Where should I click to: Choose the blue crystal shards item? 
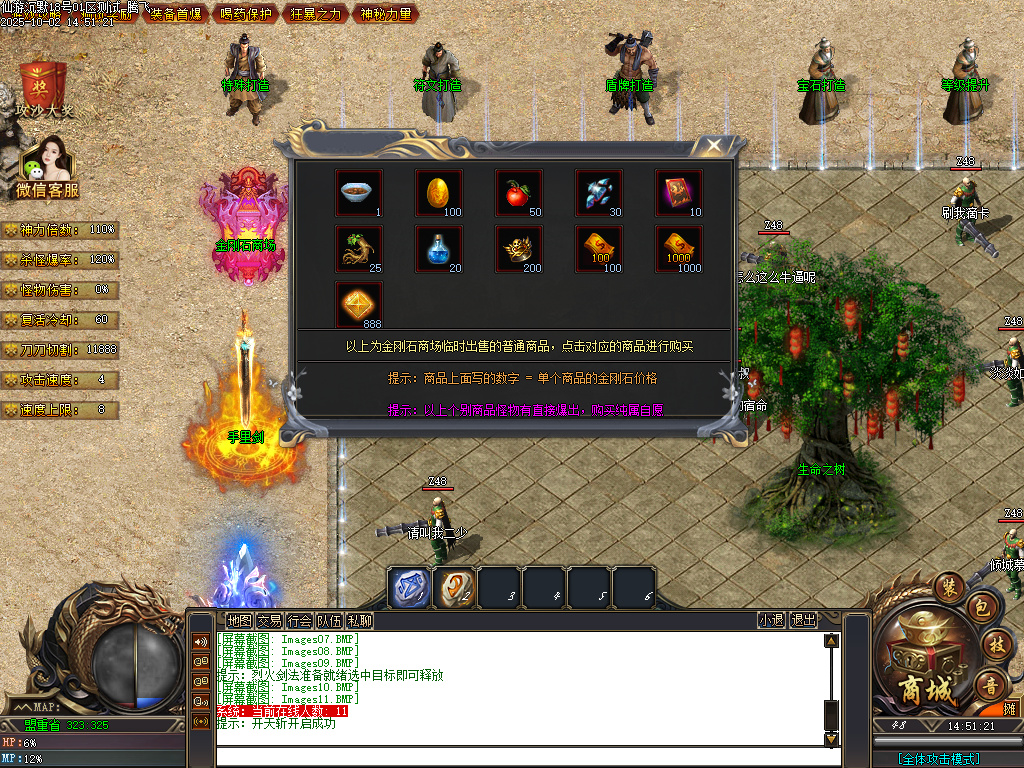pos(598,193)
